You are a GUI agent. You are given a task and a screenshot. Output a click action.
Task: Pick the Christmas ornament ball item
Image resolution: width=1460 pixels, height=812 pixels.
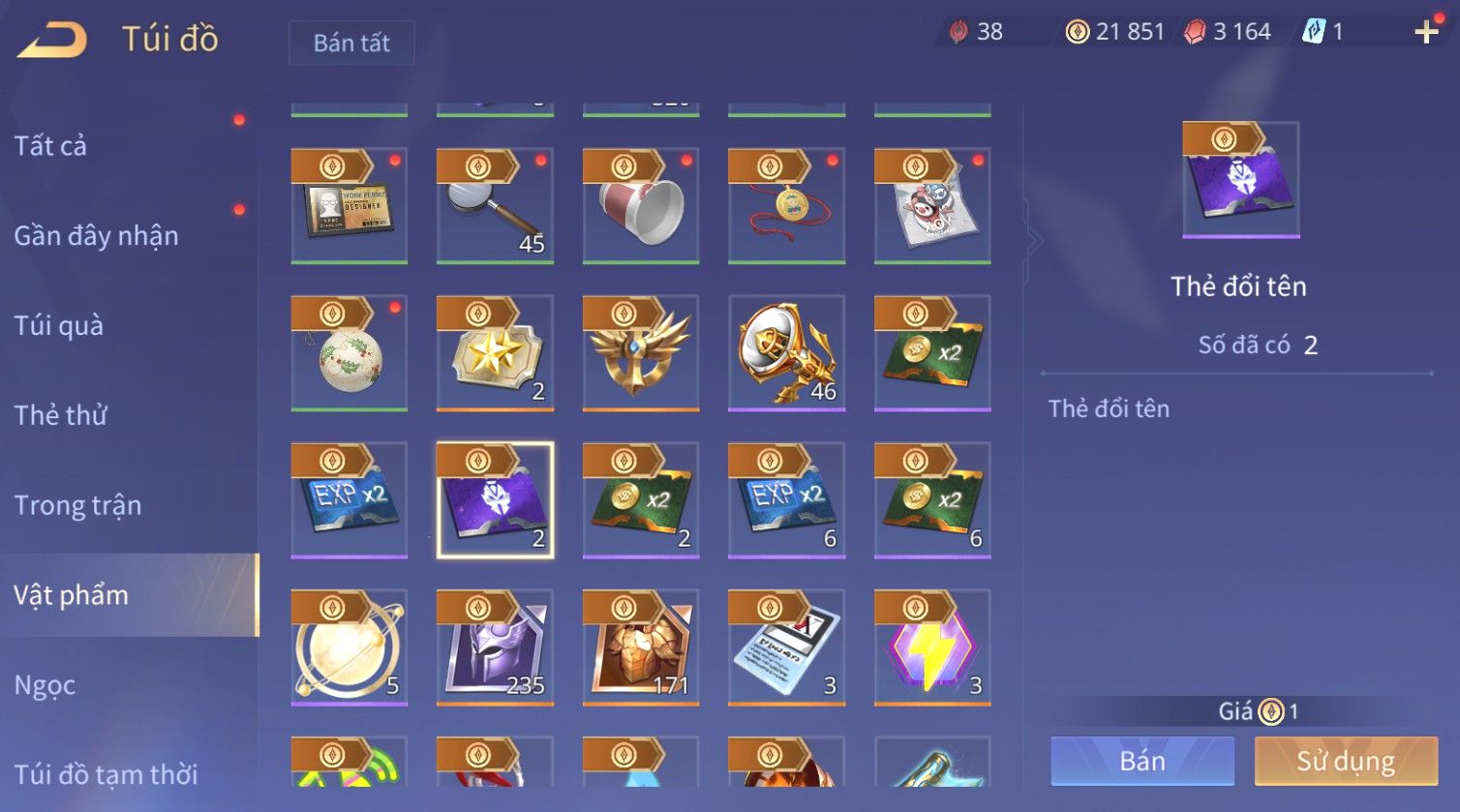[x=350, y=353]
